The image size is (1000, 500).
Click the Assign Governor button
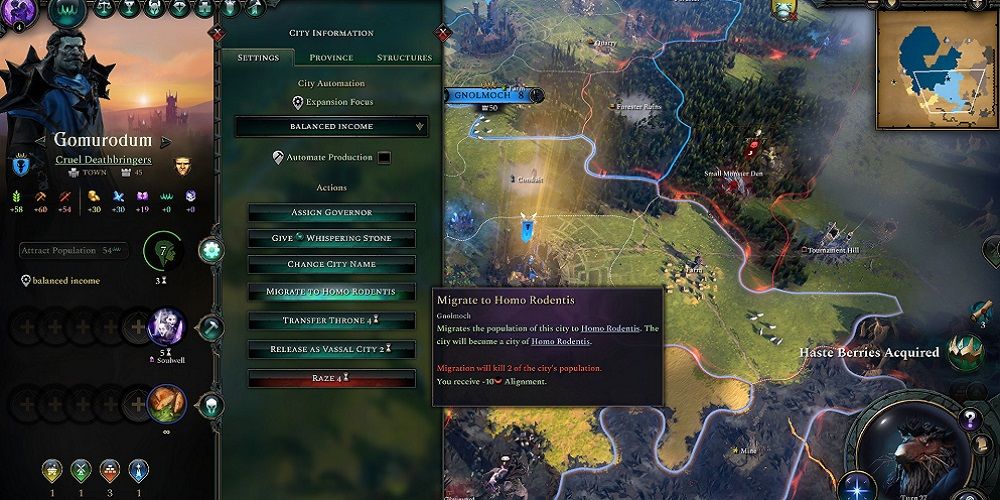point(331,213)
